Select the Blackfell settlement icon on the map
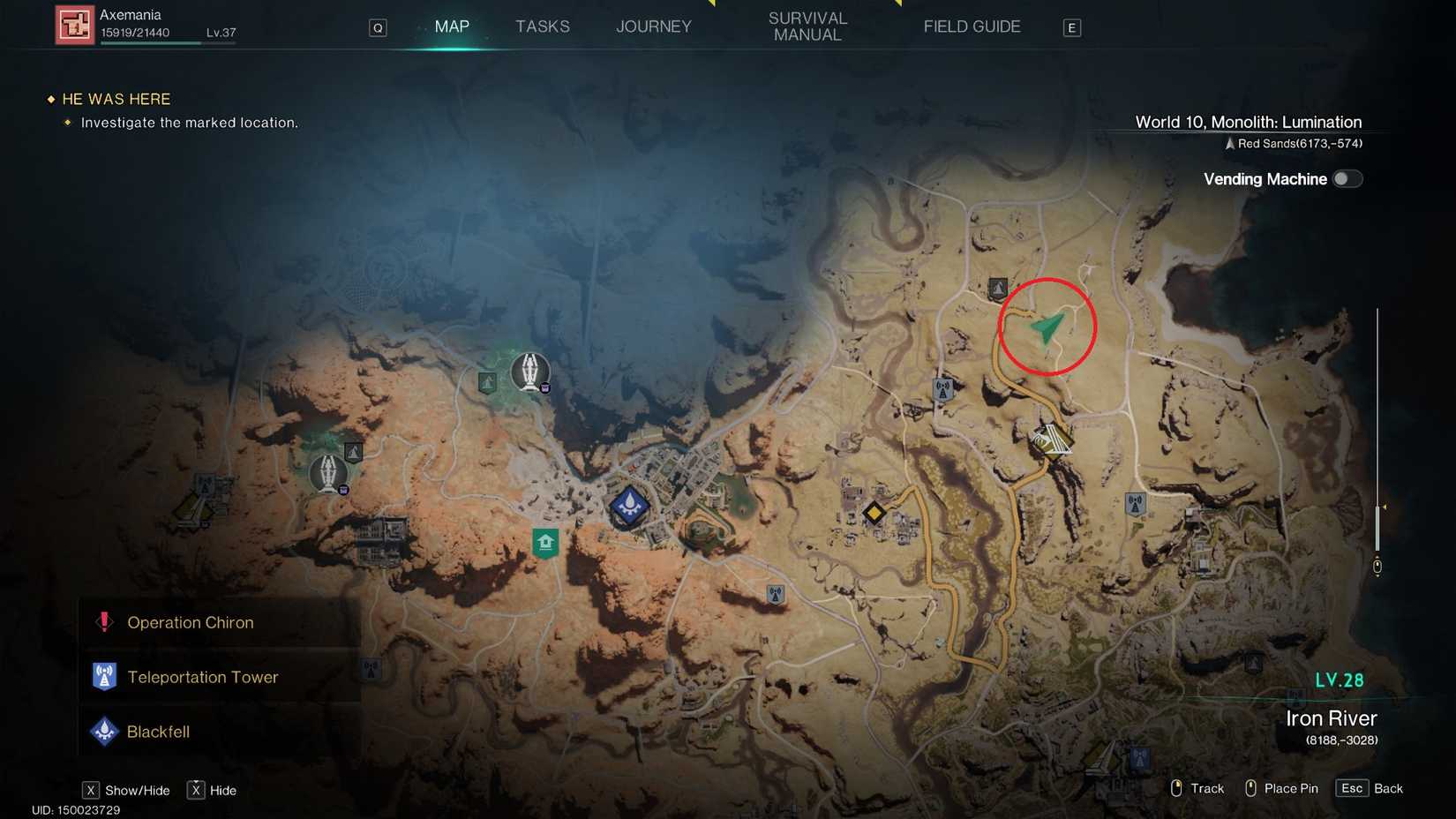Screen dimensions: 1456x819 tap(629, 505)
